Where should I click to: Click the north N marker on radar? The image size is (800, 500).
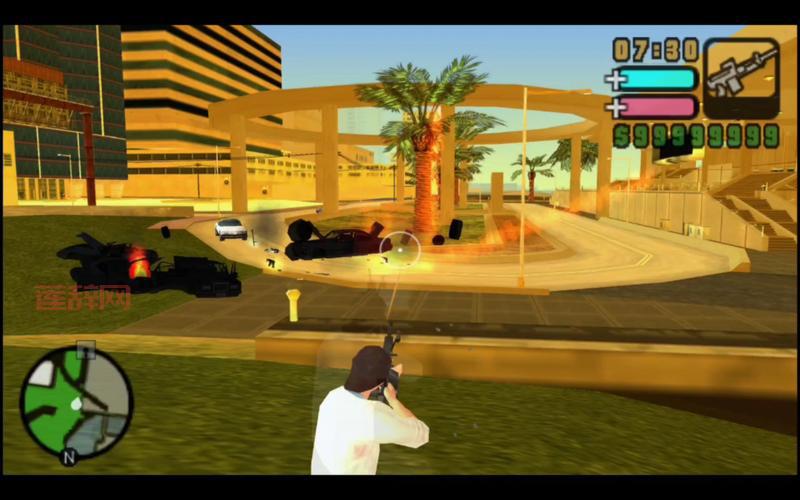point(68,458)
